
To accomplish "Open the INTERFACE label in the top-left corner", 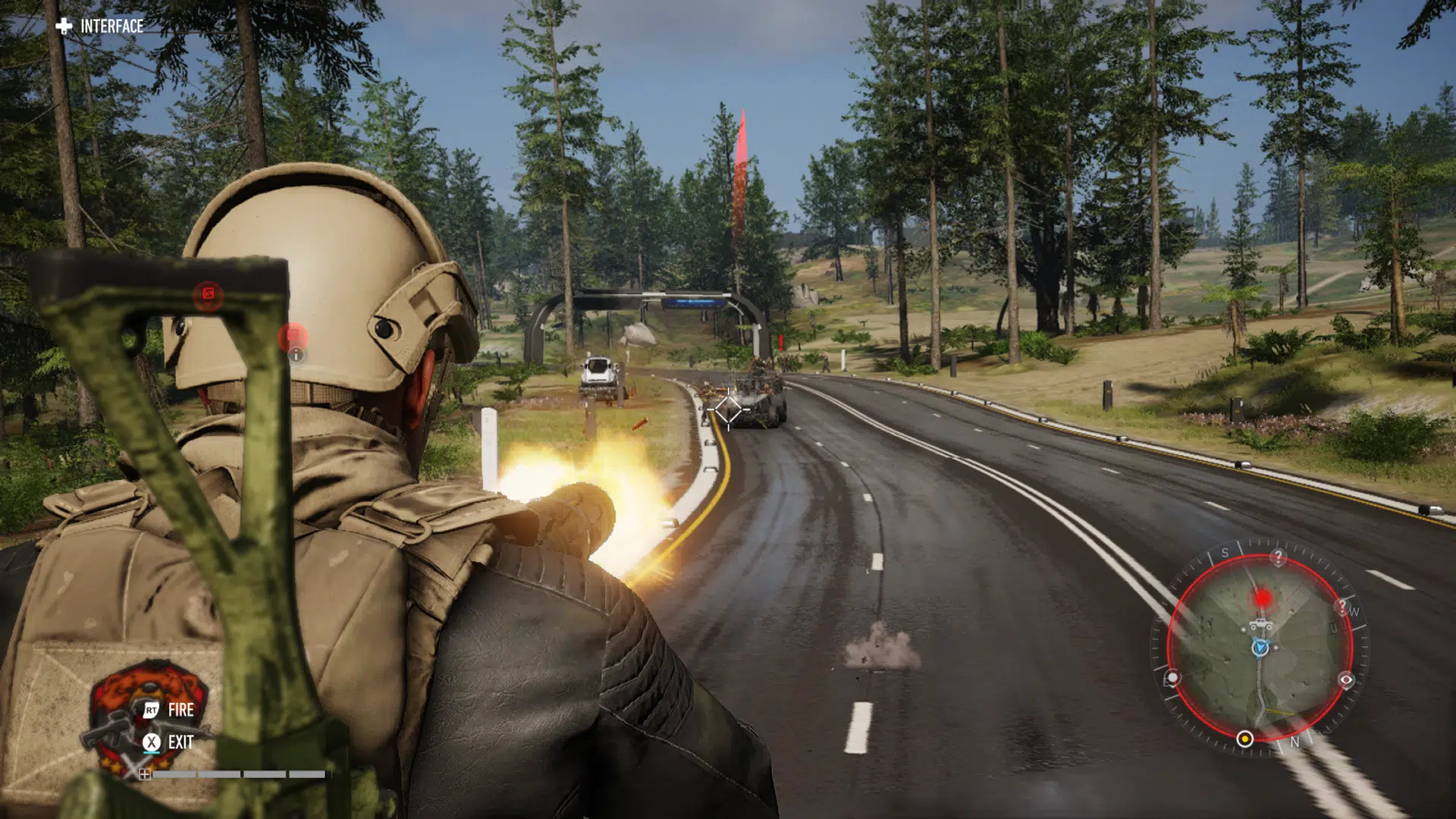I will pos(114,25).
